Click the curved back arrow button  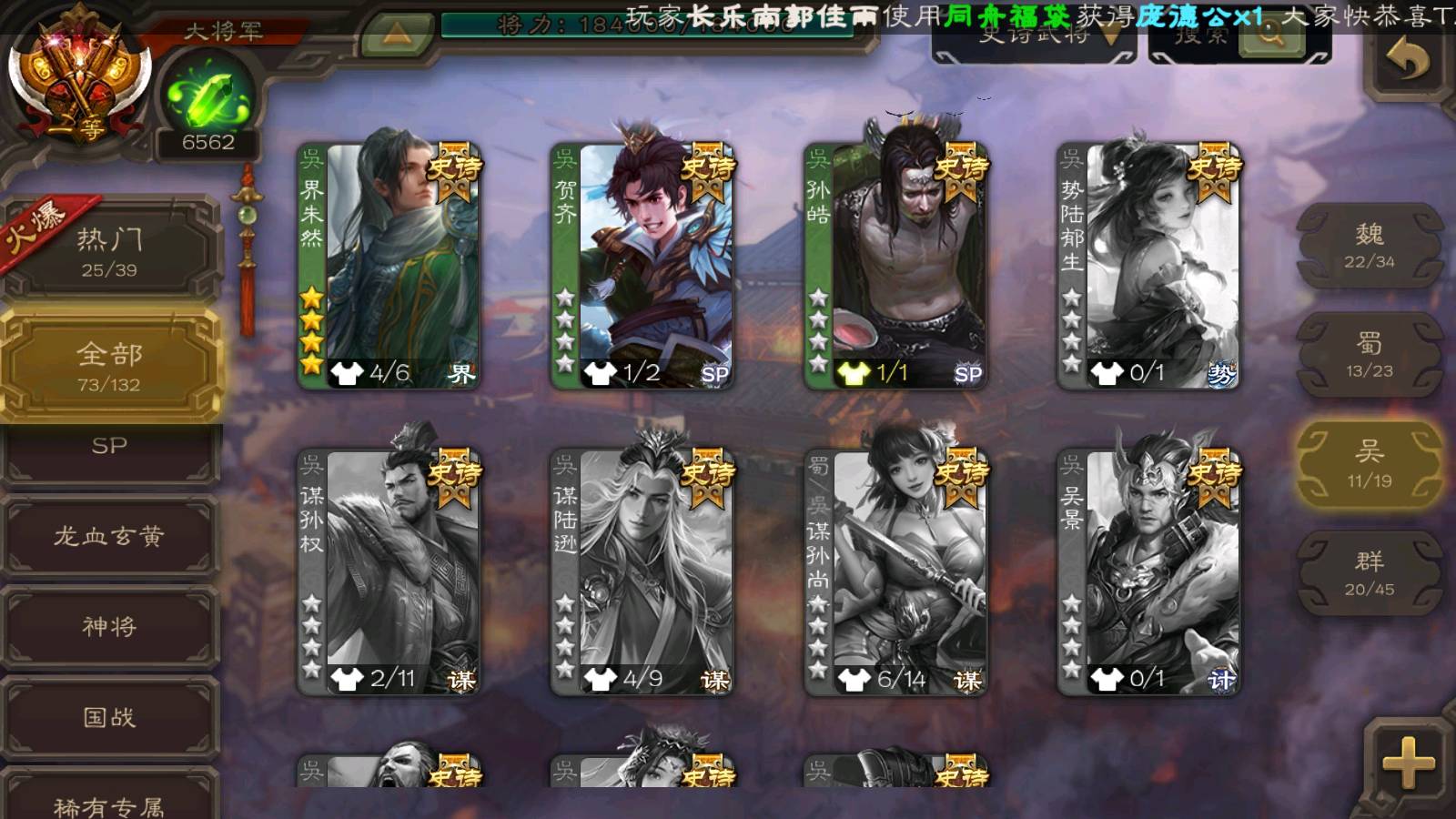[x=1408, y=62]
